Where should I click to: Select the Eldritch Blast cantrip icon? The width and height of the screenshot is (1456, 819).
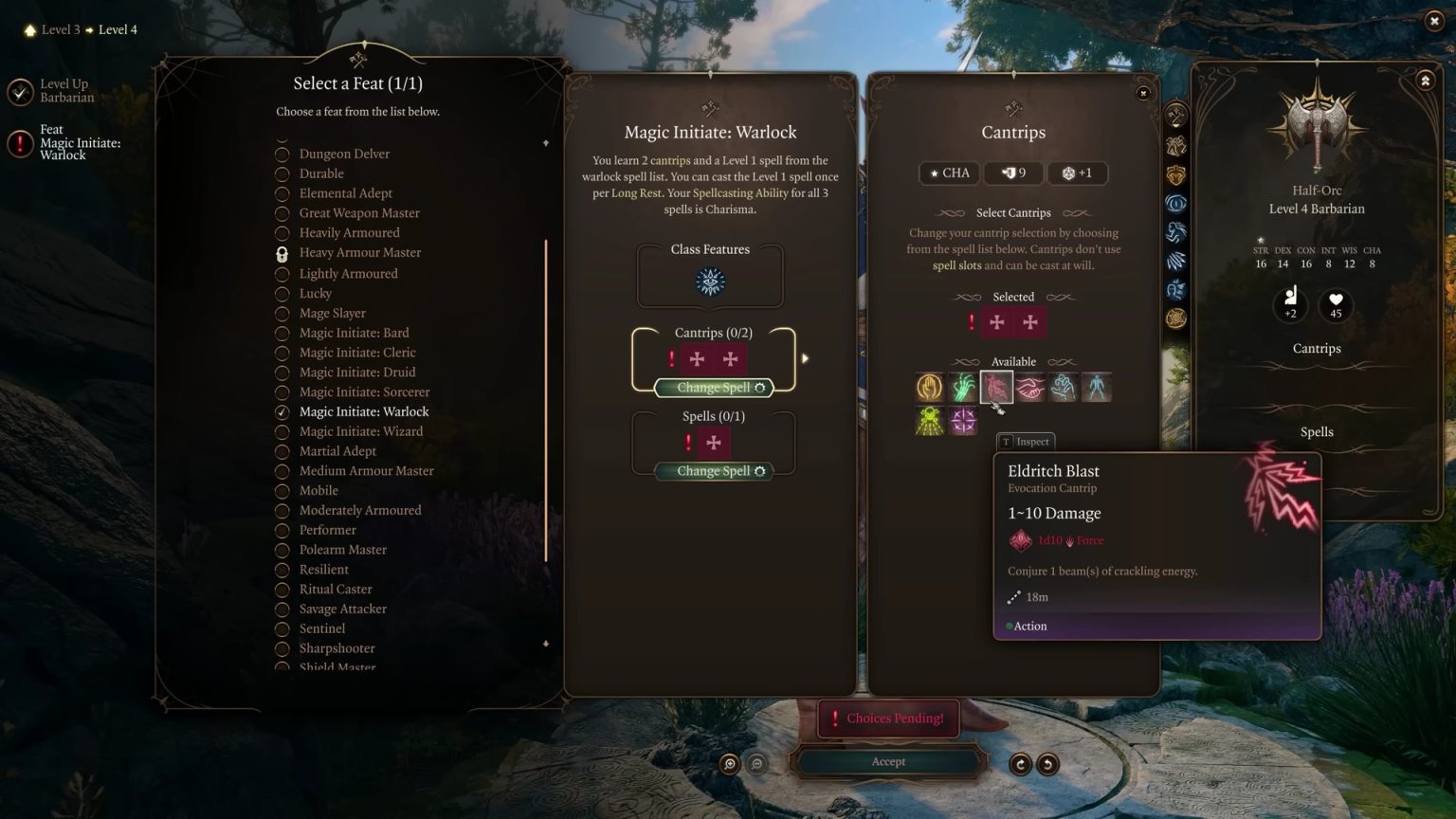click(995, 387)
